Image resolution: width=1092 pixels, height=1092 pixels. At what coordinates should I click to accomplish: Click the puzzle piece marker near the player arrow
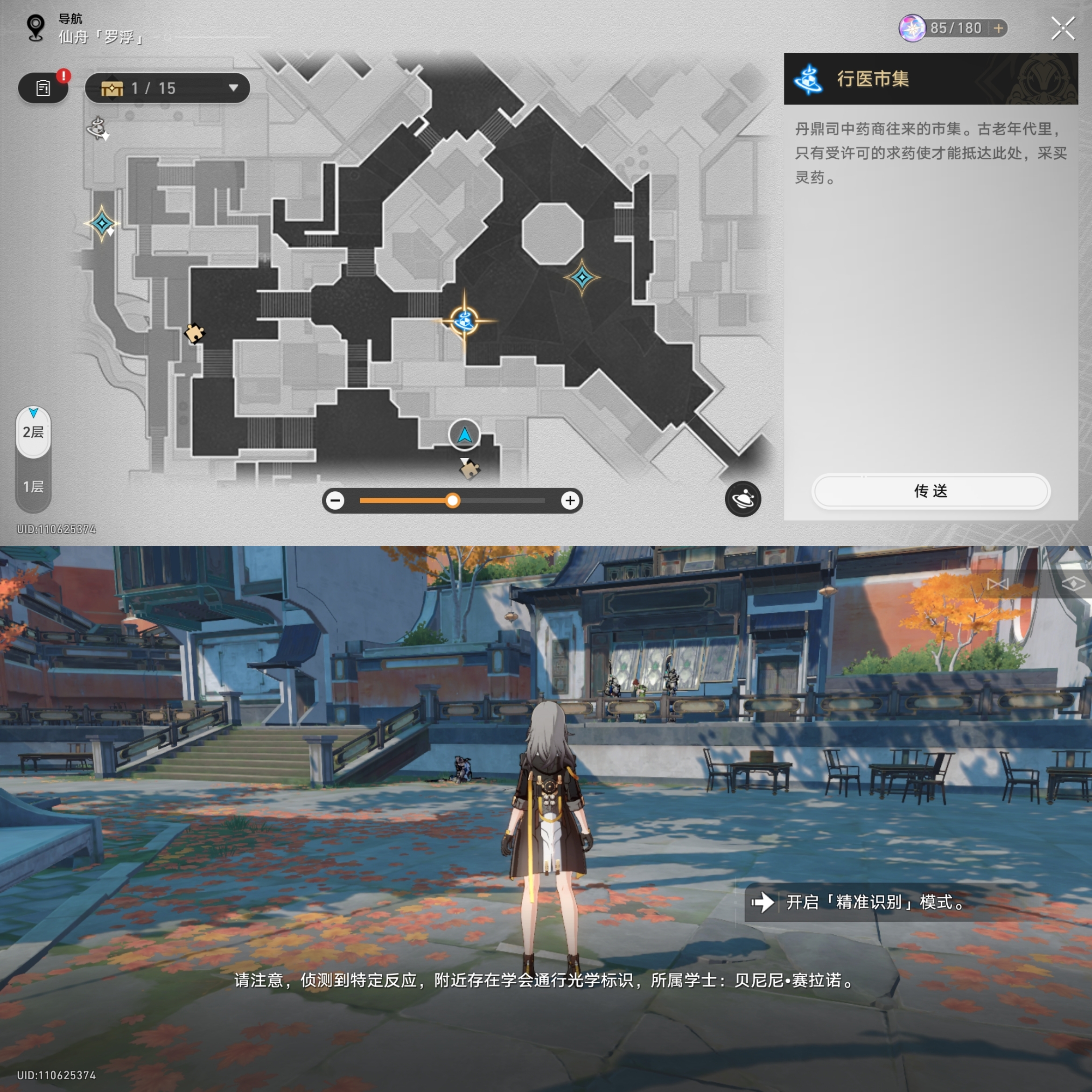click(x=469, y=469)
